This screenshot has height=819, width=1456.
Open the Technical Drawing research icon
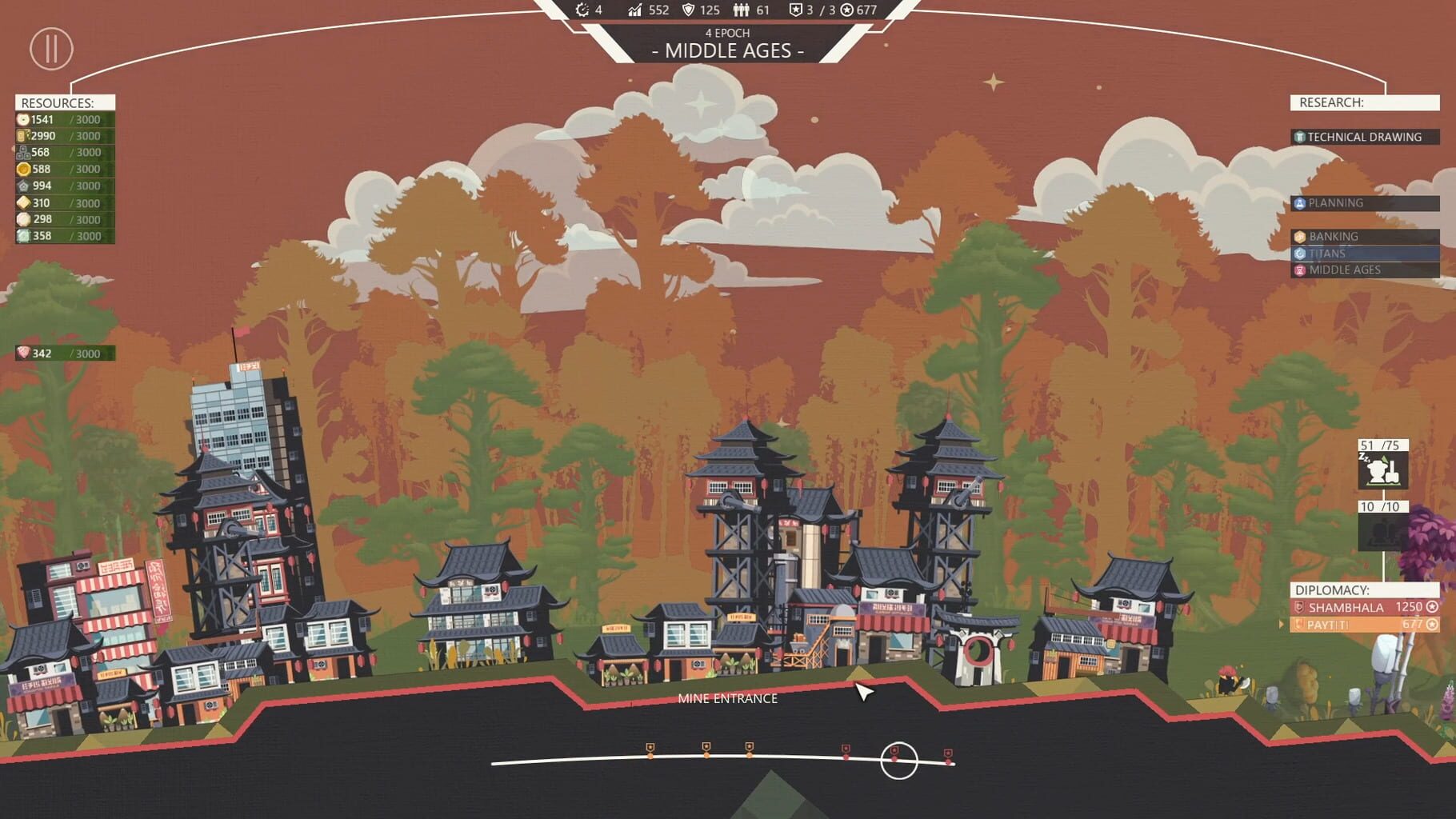click(1298, 137)
